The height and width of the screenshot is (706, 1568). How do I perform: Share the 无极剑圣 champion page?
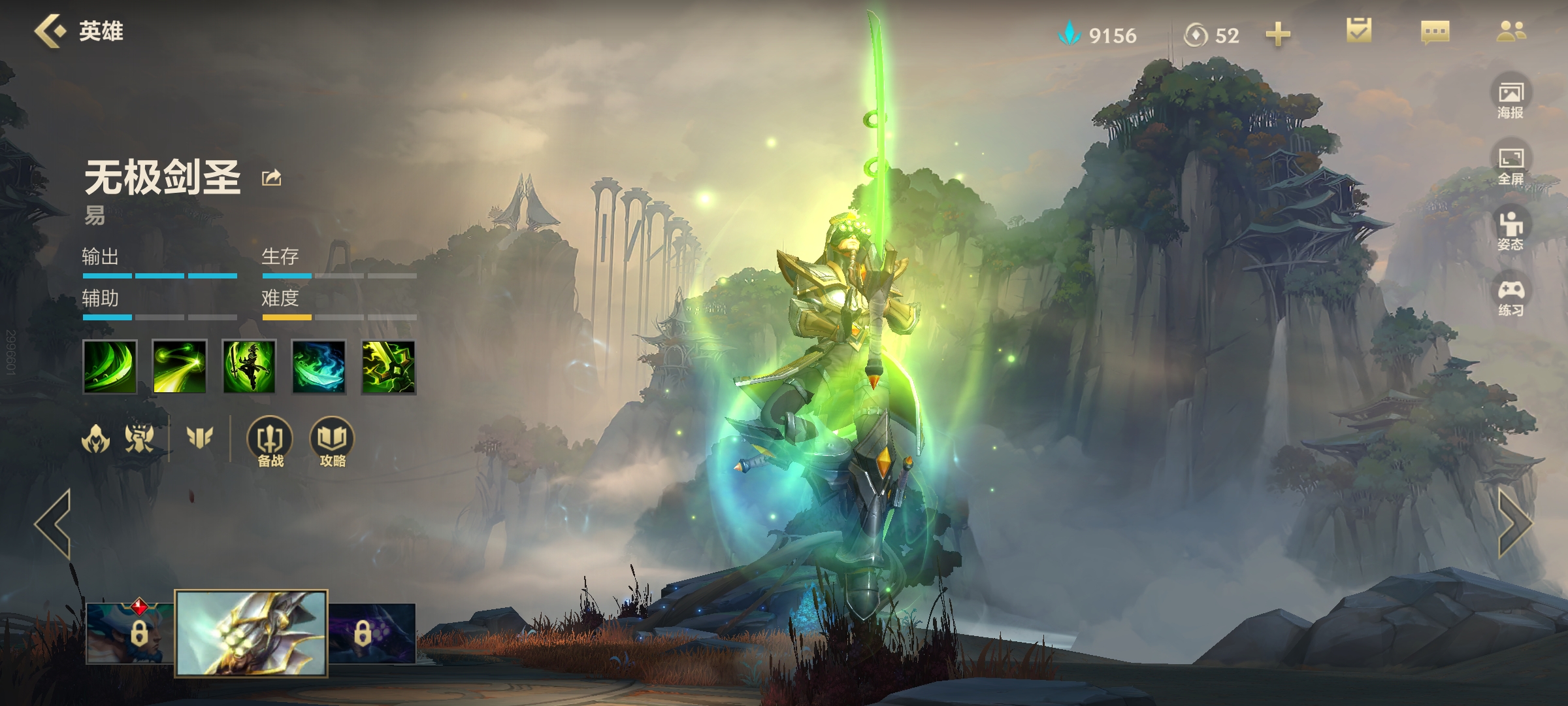tap(271, 178)
